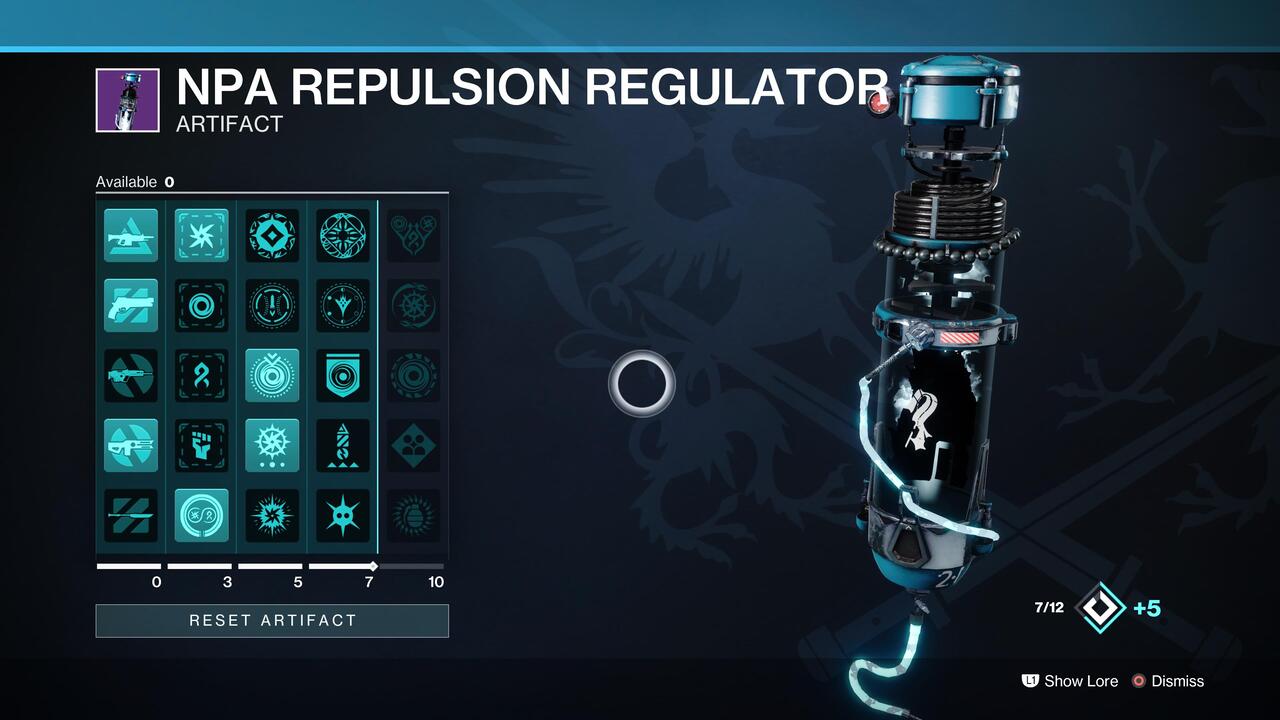Click the rocket-shaped perk in fourth row
The height and width of the screenshot is (720, 1280).
(343, 446)
